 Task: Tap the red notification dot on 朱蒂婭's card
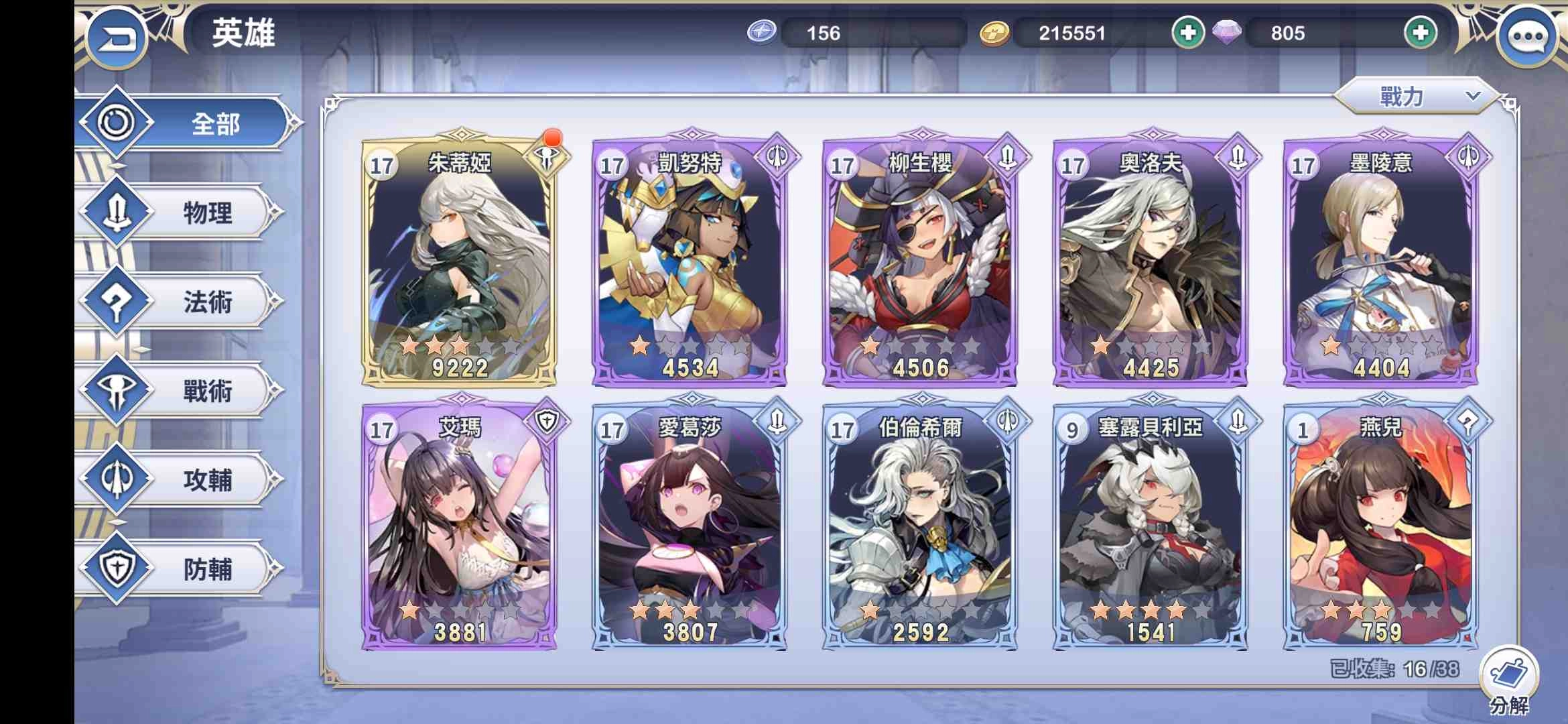tap(551, 139)
